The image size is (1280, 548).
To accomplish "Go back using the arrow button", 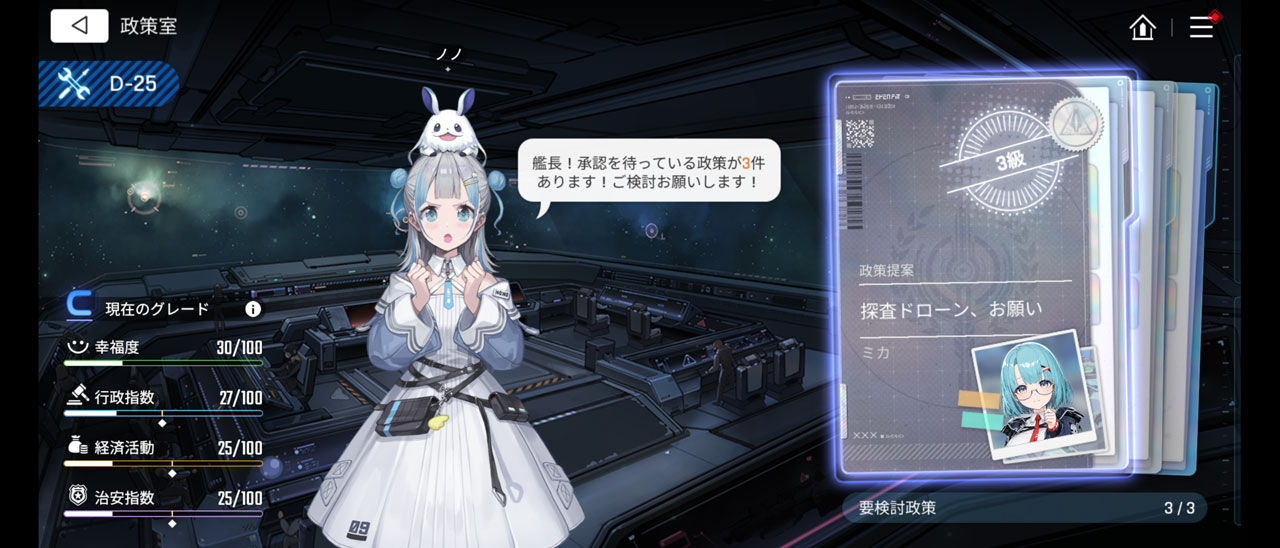I will 79,26.
